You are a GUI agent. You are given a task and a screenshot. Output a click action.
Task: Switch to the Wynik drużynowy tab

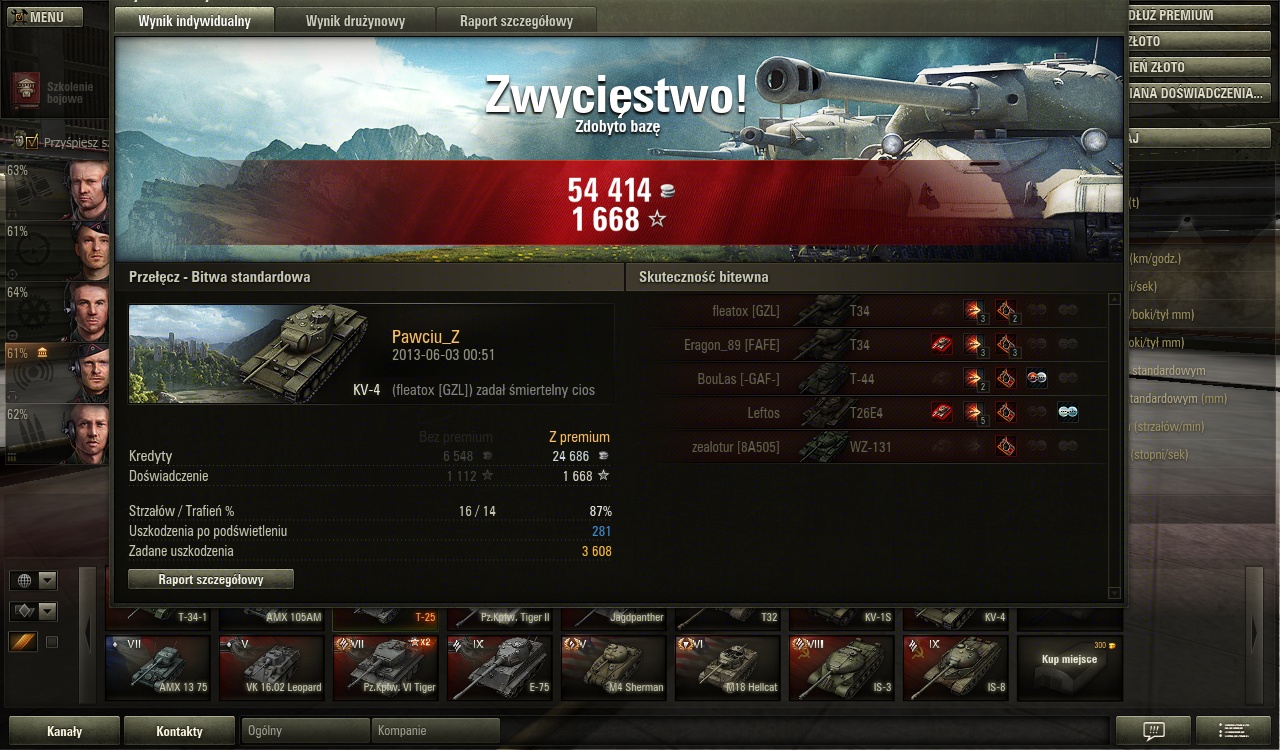355,21
